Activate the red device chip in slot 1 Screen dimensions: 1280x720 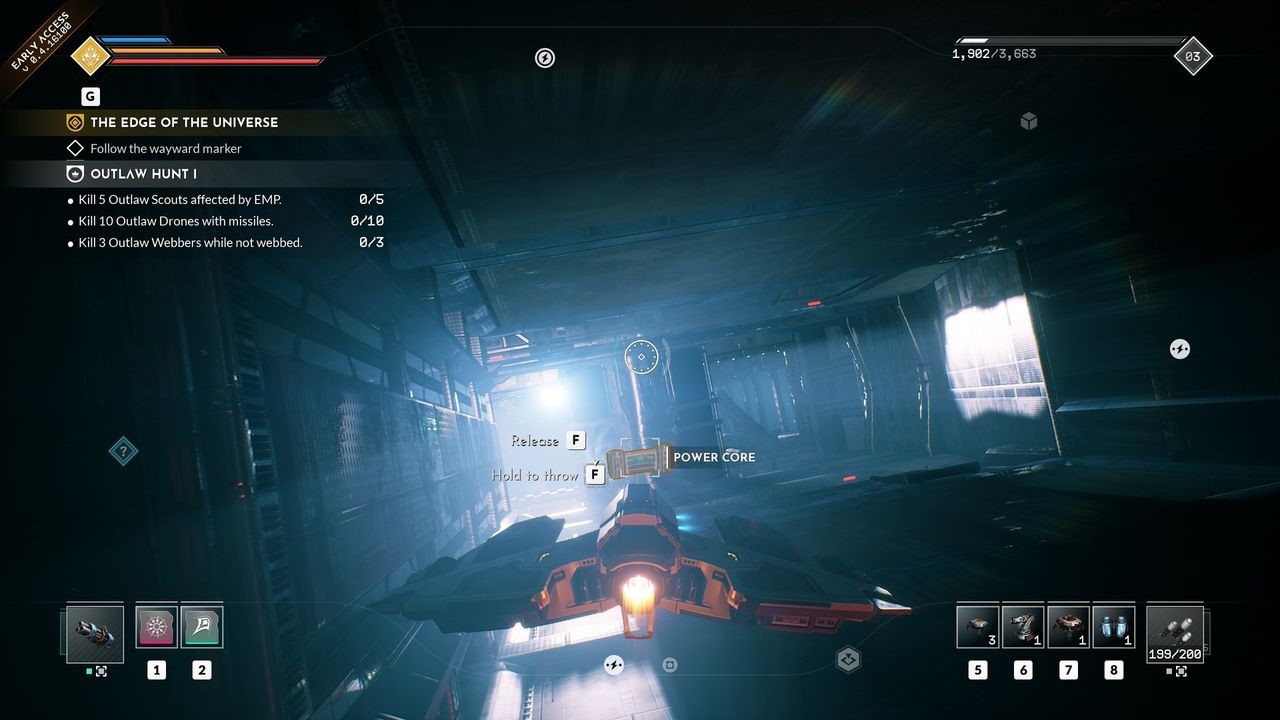[x=156, y=625]
